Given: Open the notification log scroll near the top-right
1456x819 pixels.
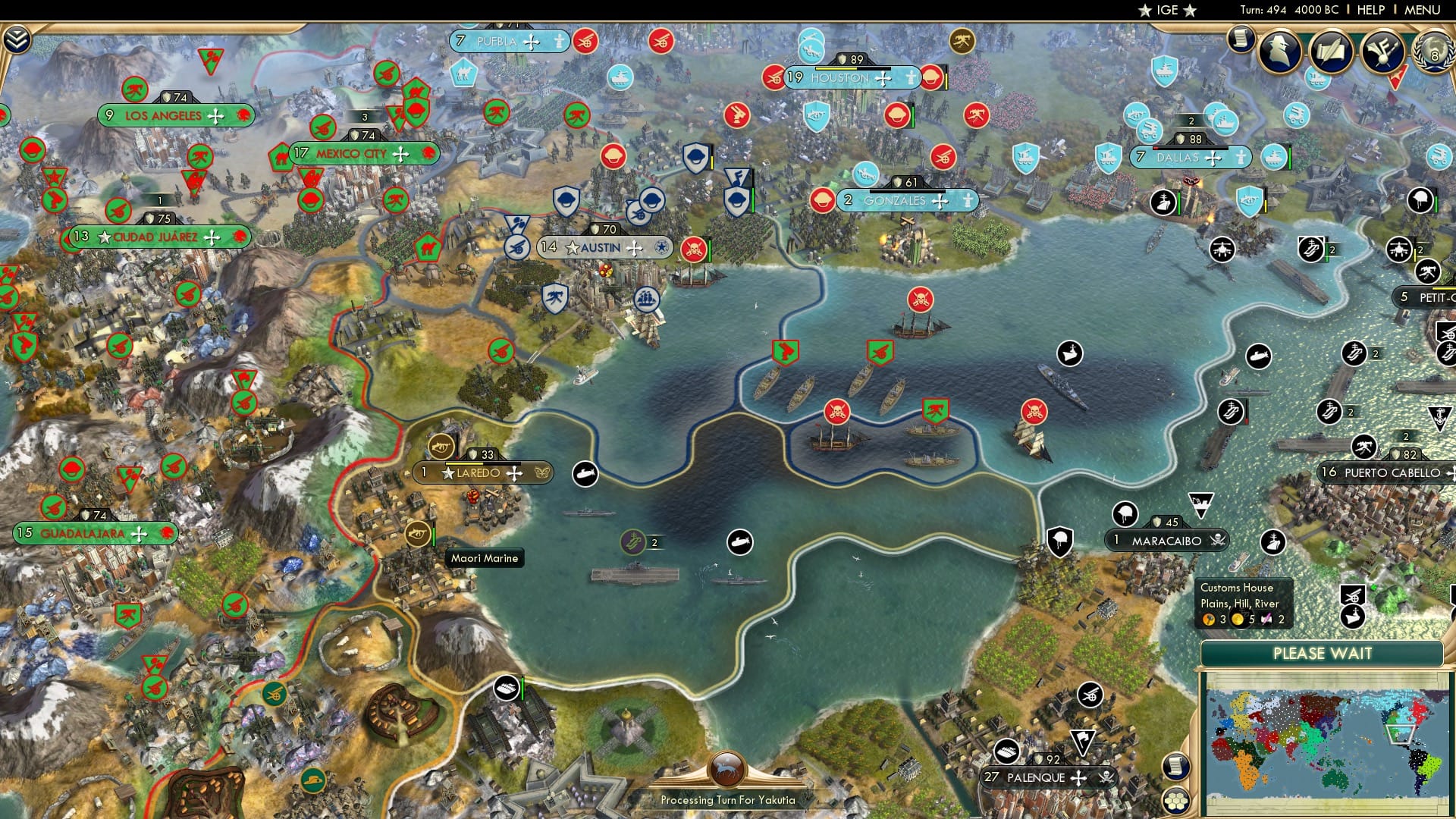Looking at the screenshot, I should tap(1241, 39).
